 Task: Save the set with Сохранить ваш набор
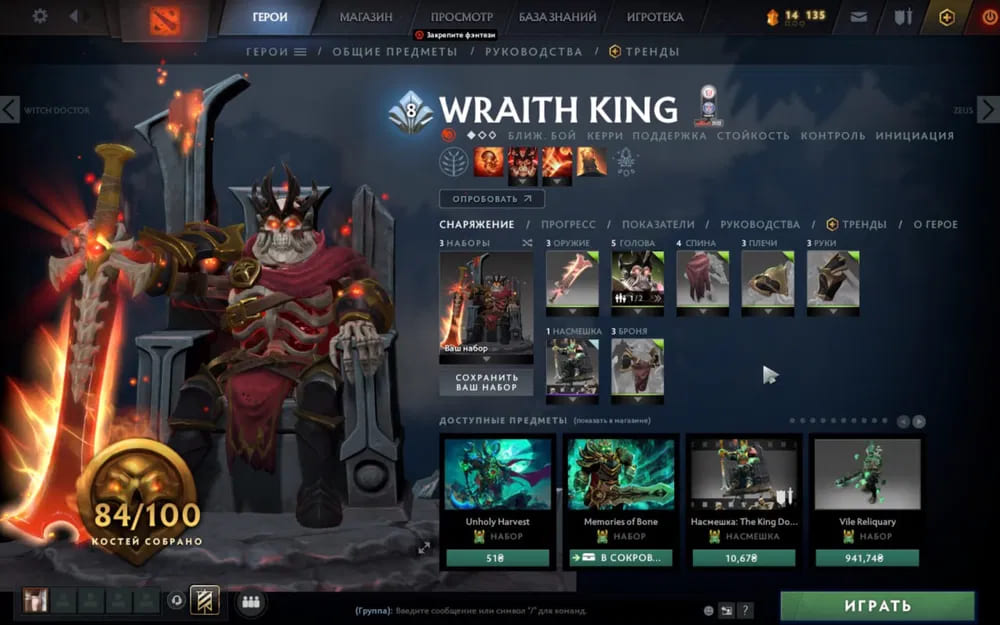[486, 382]
